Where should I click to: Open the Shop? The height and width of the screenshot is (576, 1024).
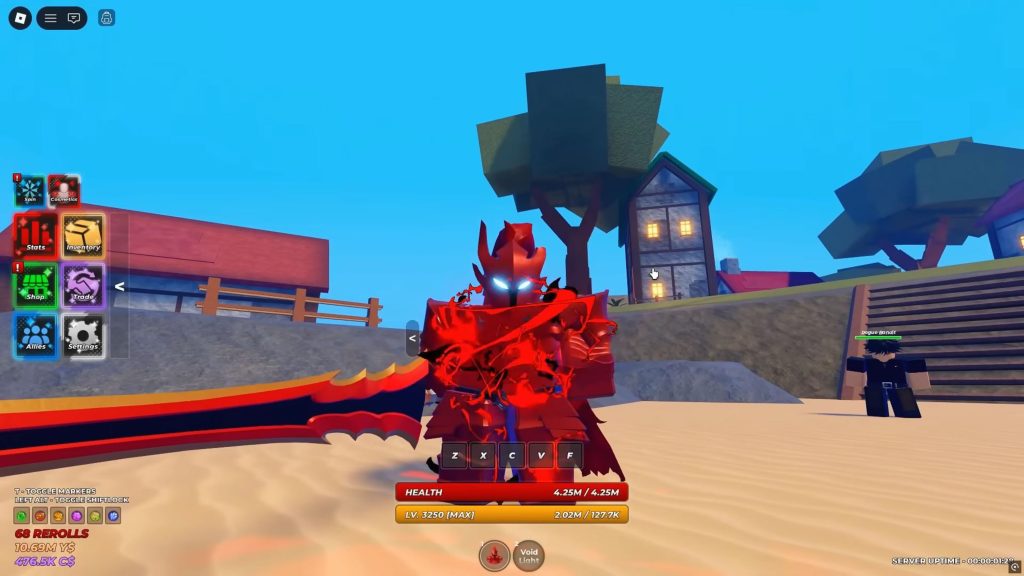point(36,286)
